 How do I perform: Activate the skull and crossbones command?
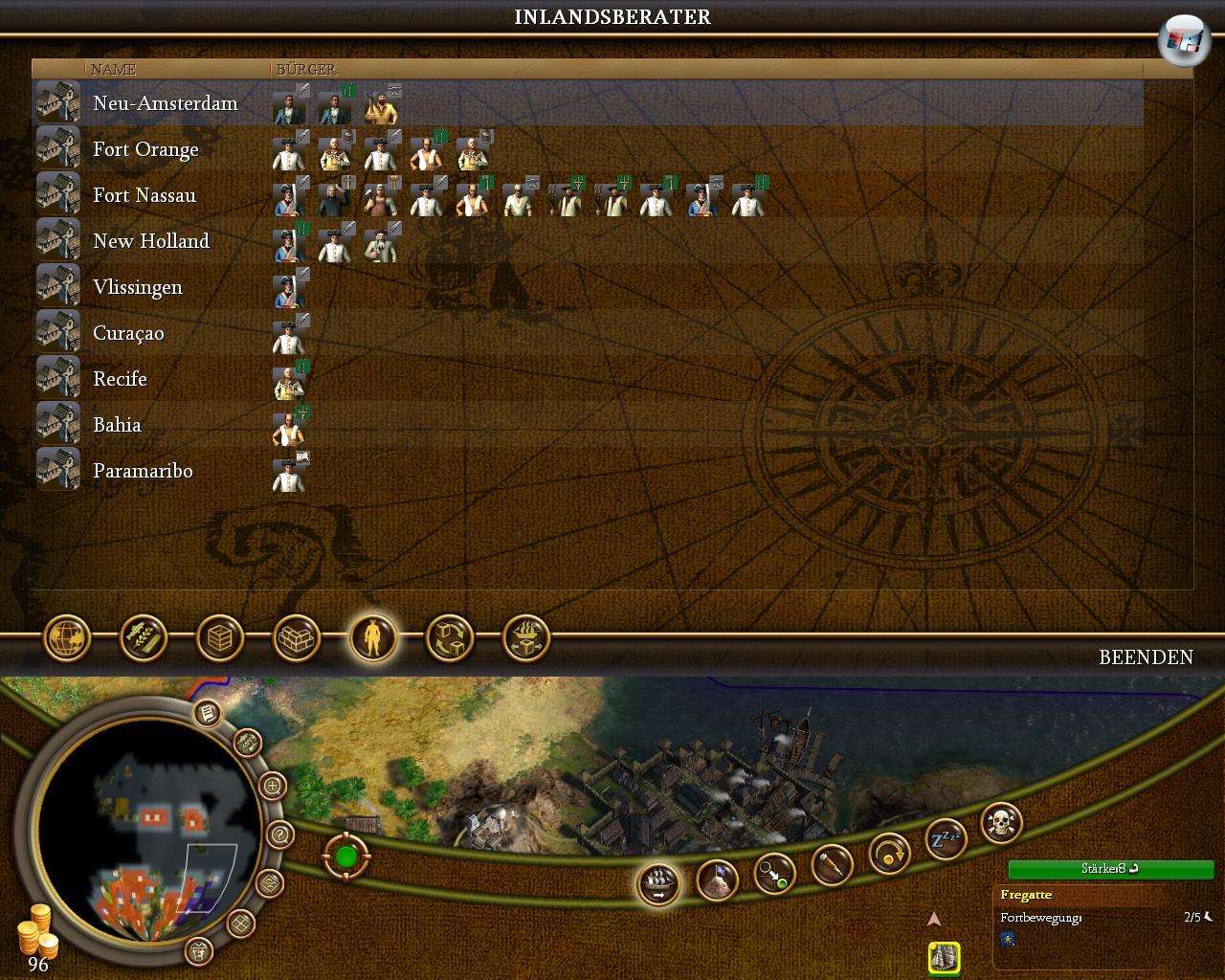(x=1002, y=823)
